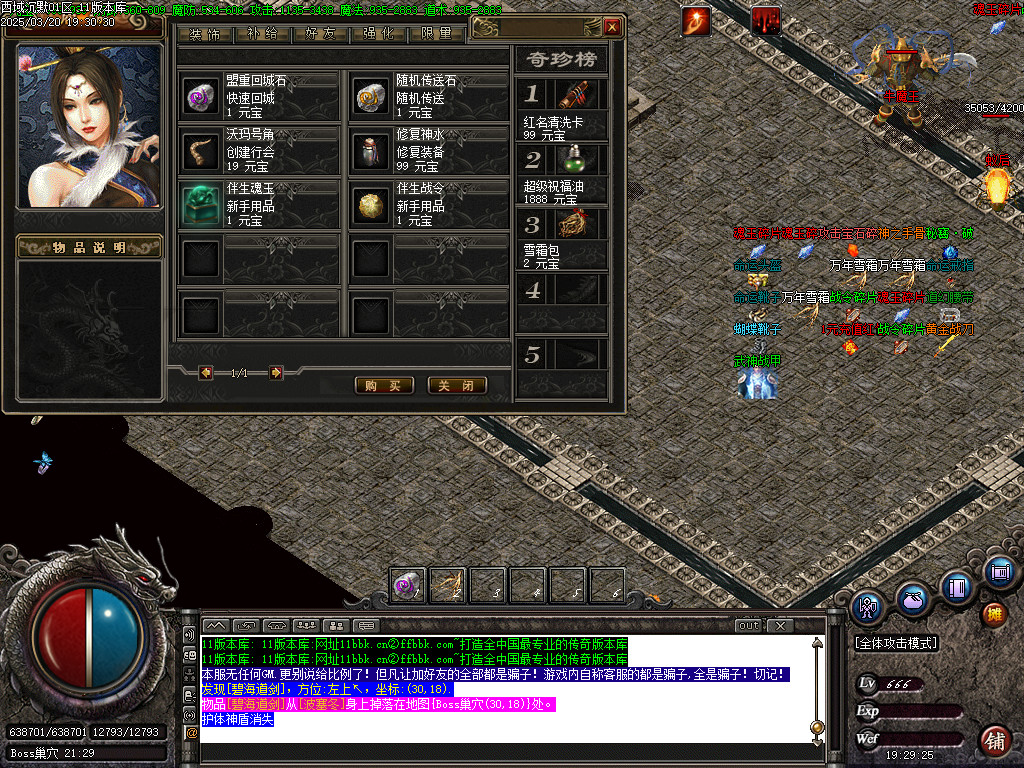Image resolution: width=1024 pixels, height=768 pixels.
Task: Open the 限量 limited tab
Action: tap(436, 34)
